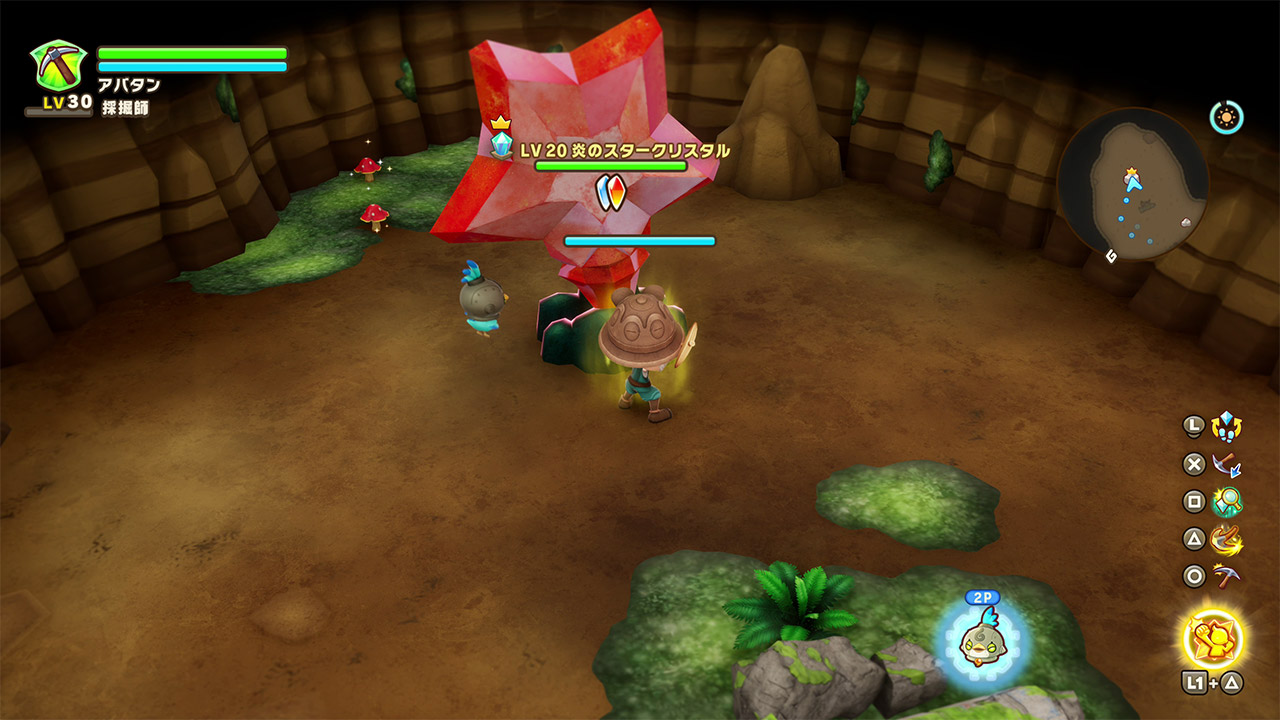Screen dimensions: 1280x720
Task: Activate the crystal footsteps skill icon
Action: 1226,427
